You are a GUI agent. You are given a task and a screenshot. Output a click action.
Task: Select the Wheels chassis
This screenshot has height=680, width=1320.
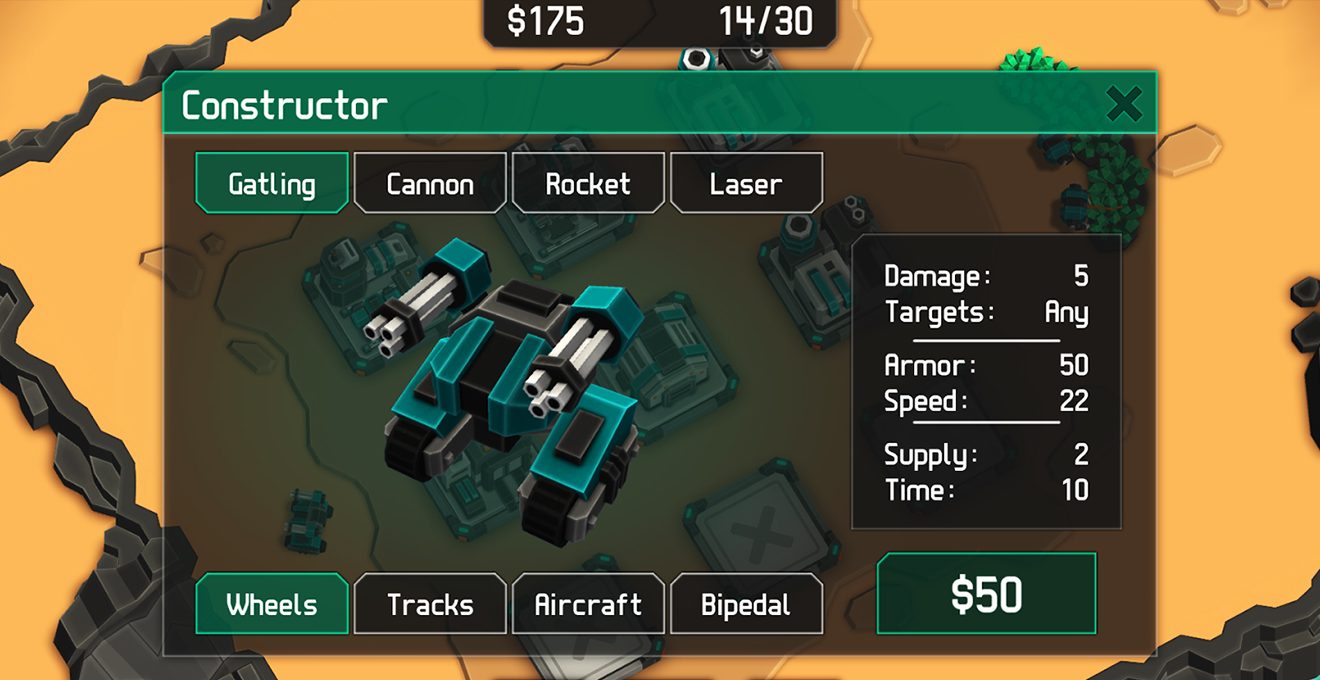click(x=272, y=604)
